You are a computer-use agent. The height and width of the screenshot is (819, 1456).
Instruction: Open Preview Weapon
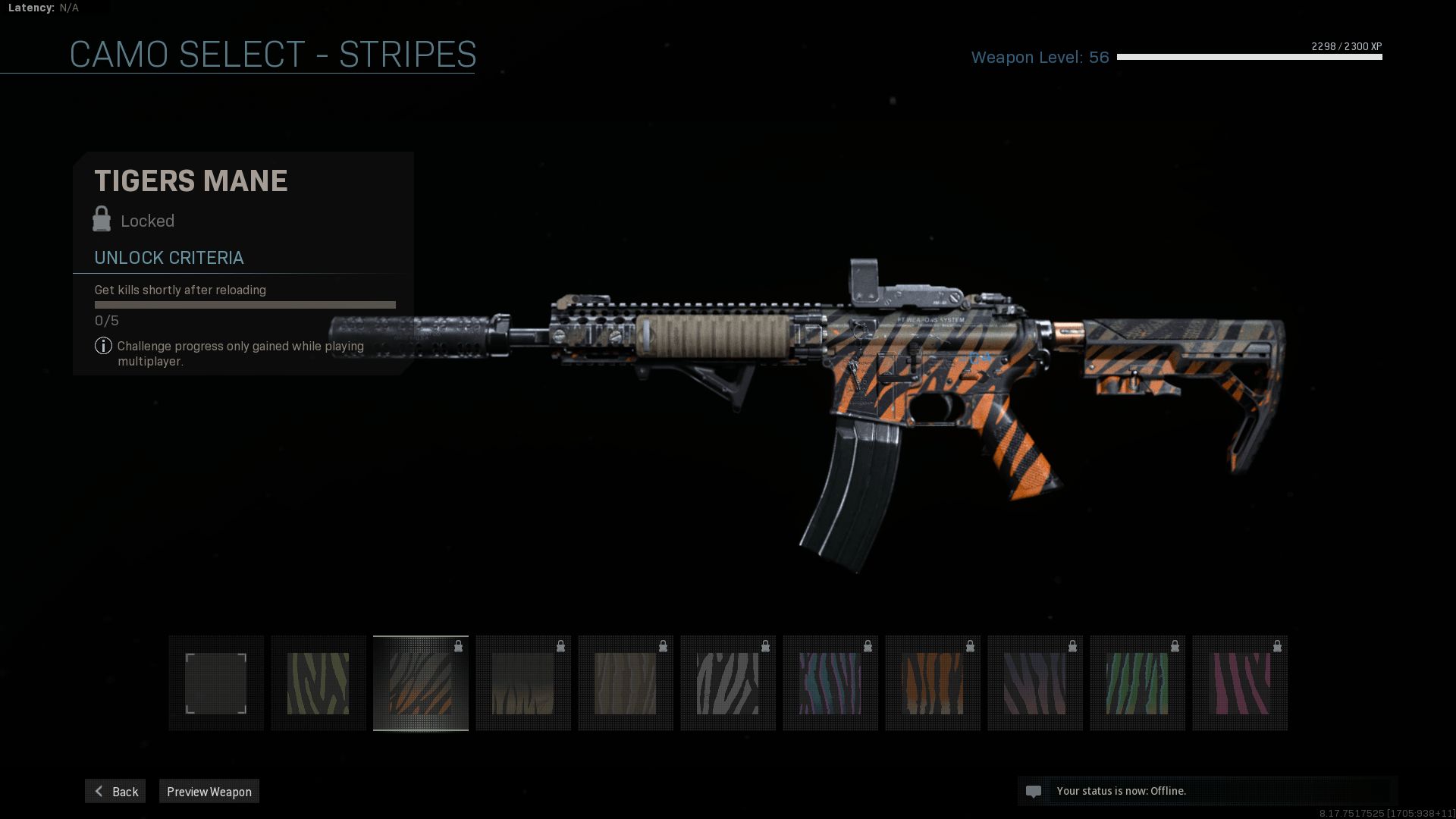pyautogui.click(x=209, y=791)
